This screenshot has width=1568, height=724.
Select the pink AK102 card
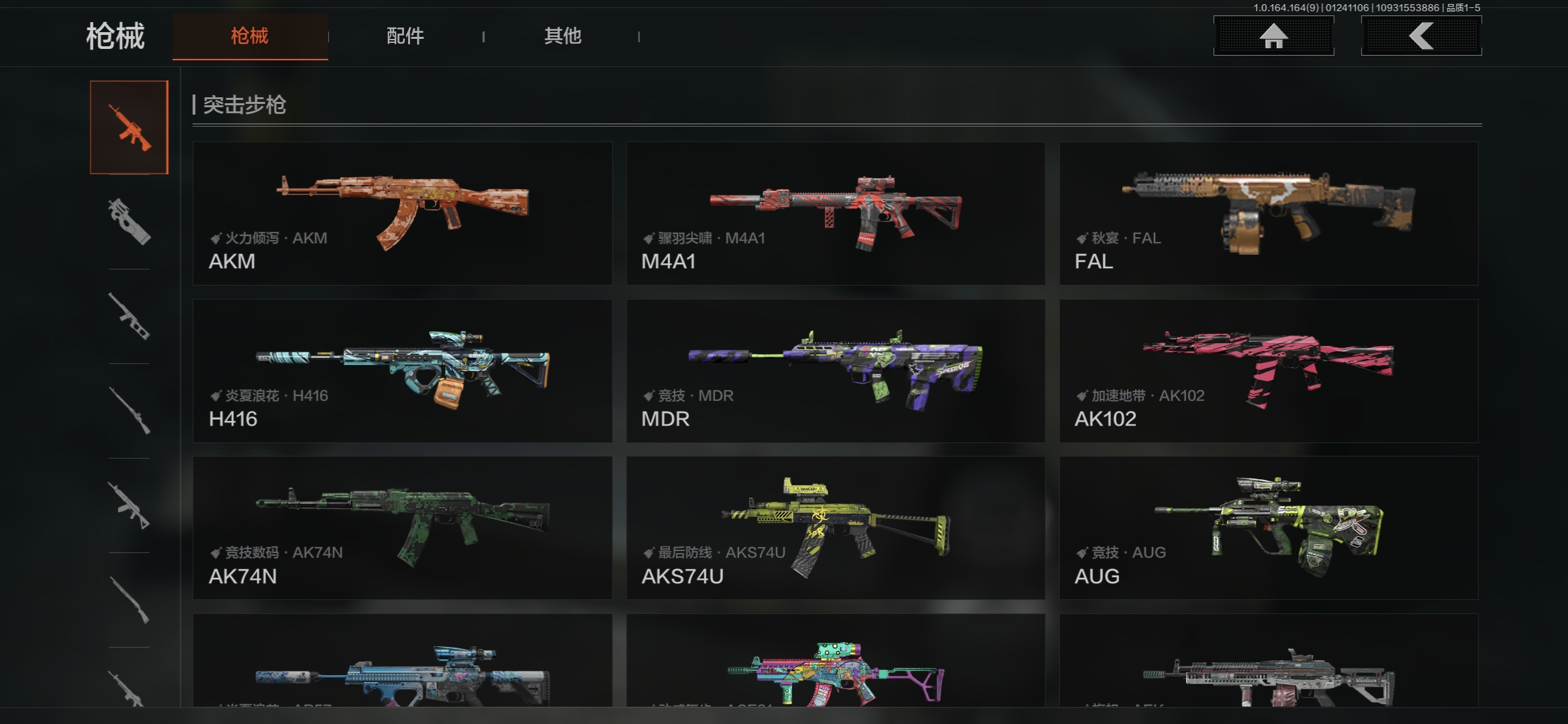(x=1268, y=371)
